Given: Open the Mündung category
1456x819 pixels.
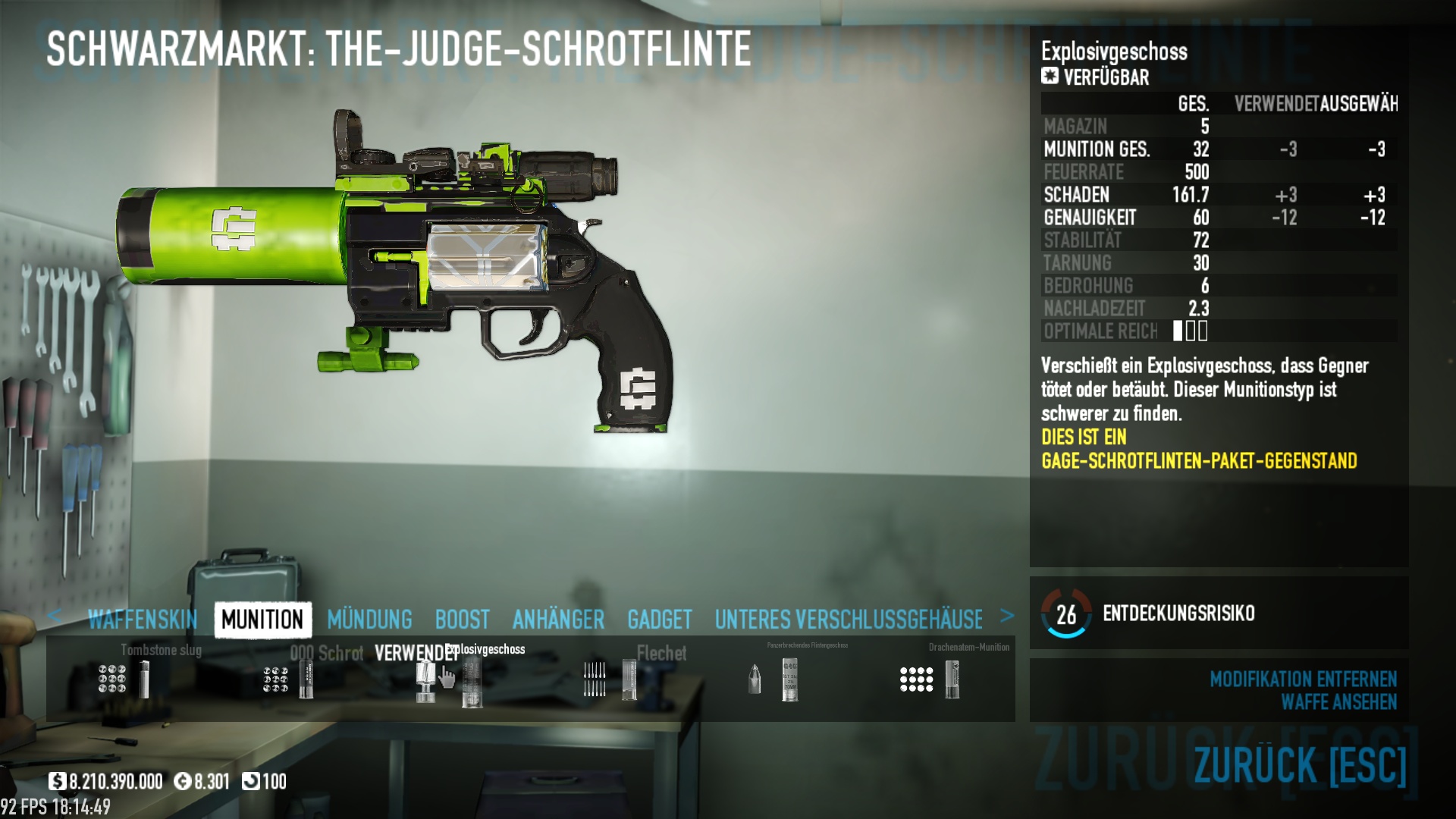Looking at the screenshot, I should click(369, 620).
